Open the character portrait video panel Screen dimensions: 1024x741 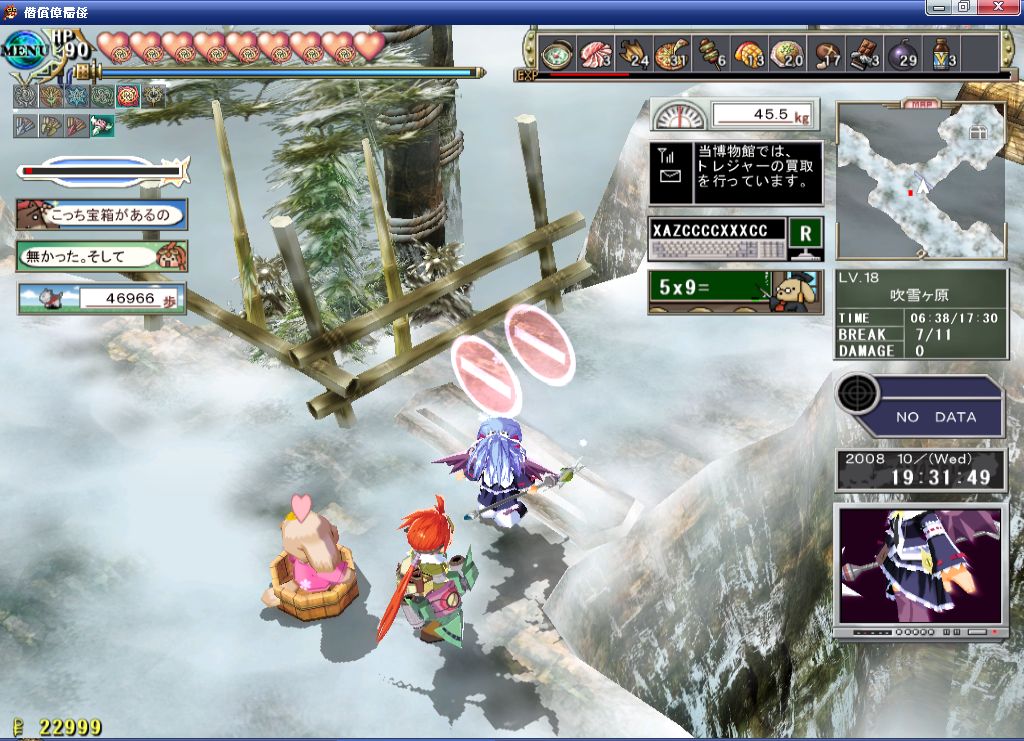pyautogui.click(x=920, y=565)
